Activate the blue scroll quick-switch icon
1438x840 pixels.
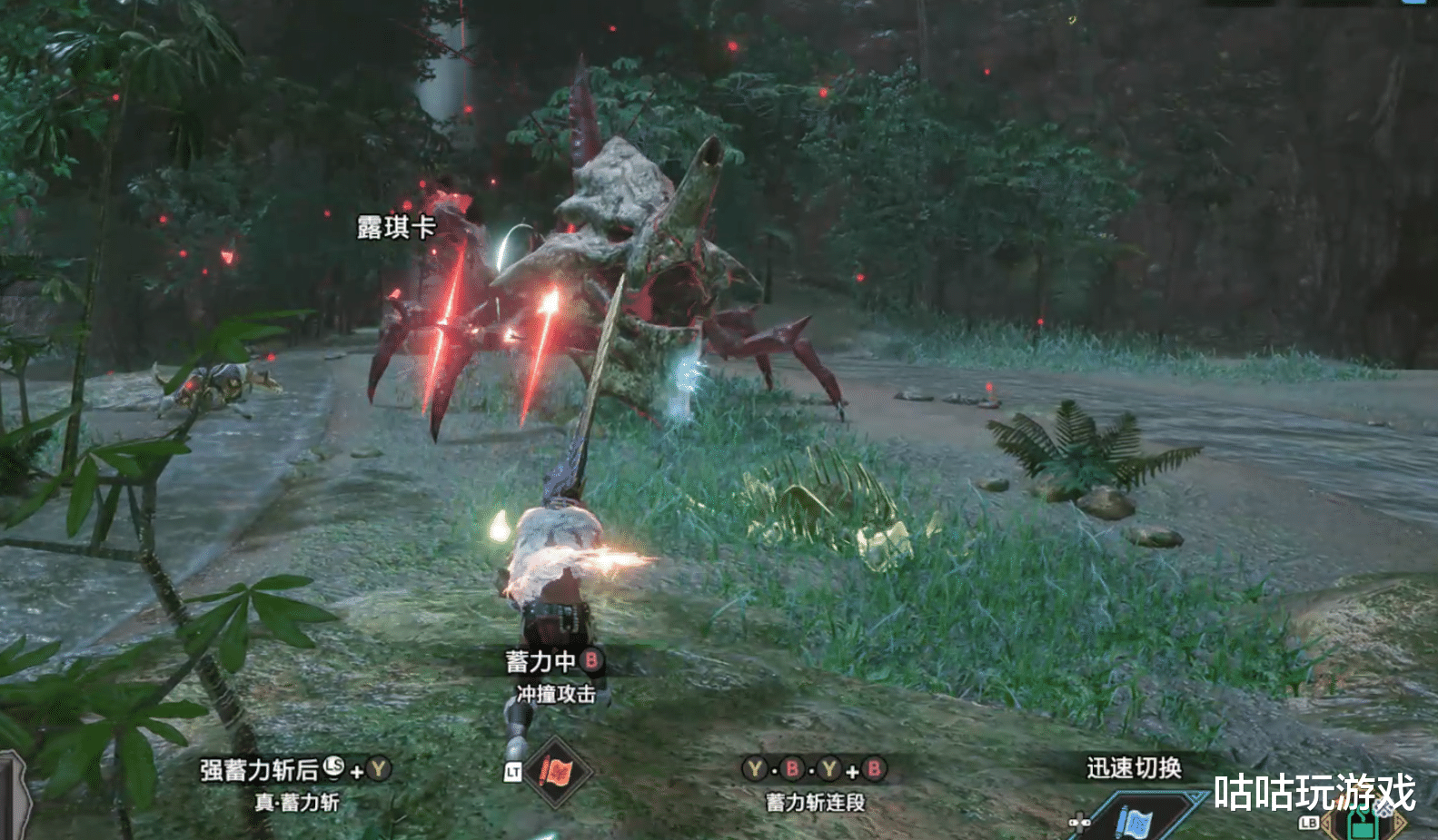1136,821
